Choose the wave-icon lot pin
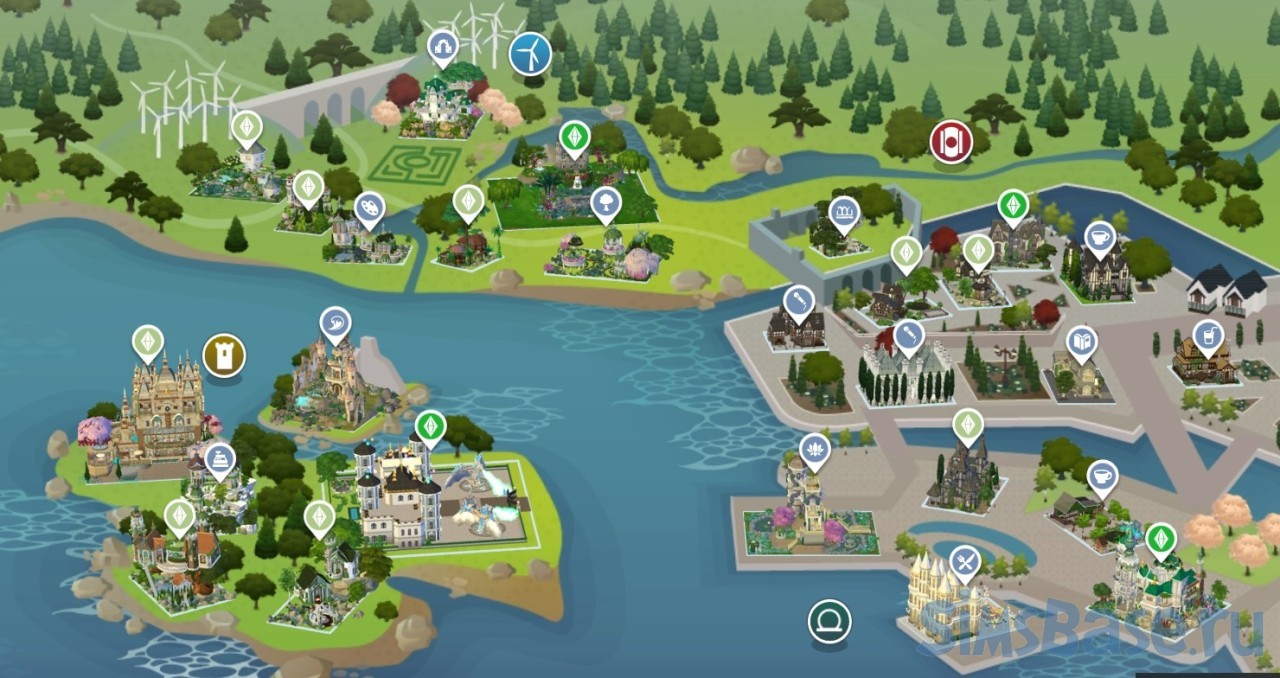Viewport: 1280px width, 678px height. (335, 323)
